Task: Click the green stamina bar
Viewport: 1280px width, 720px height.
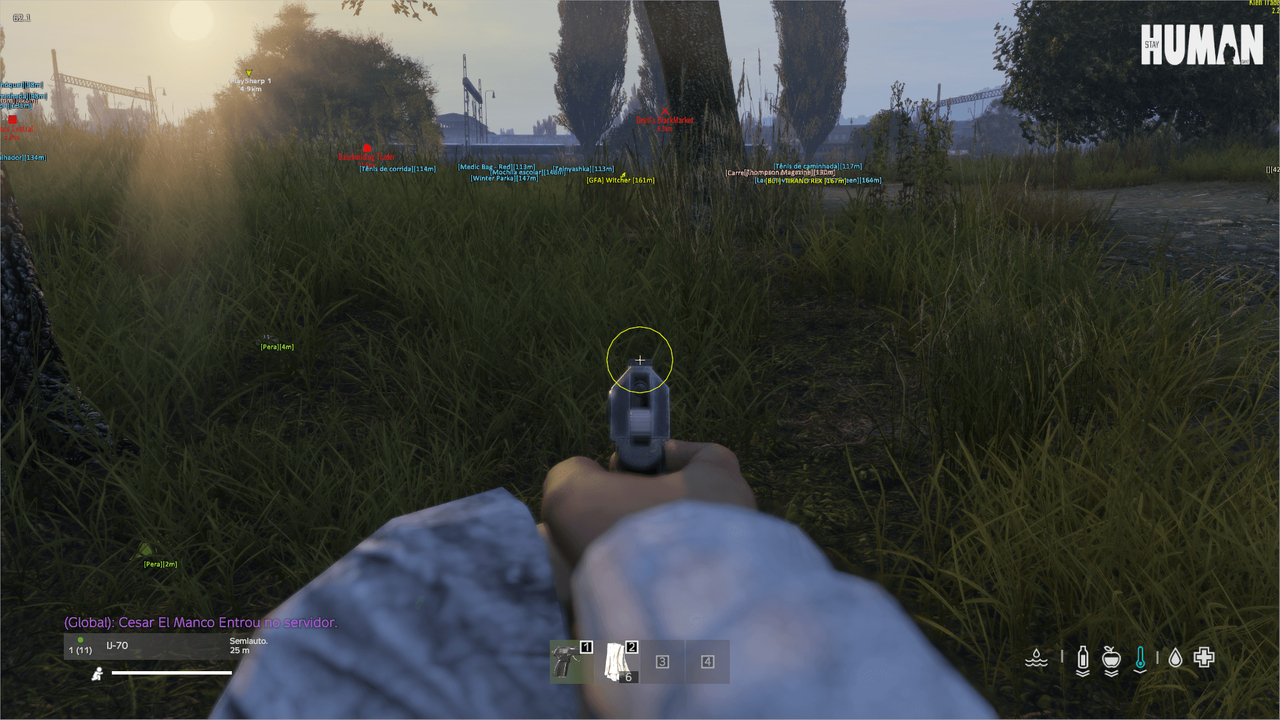Action: (171, 672)
